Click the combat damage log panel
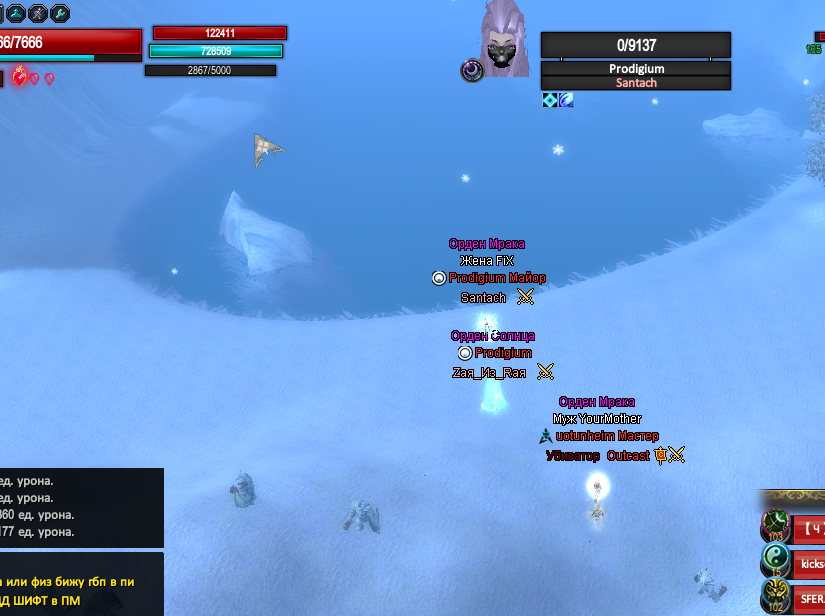Image resolution: width=825 pixels, height=616 pixels. (81, 506)
